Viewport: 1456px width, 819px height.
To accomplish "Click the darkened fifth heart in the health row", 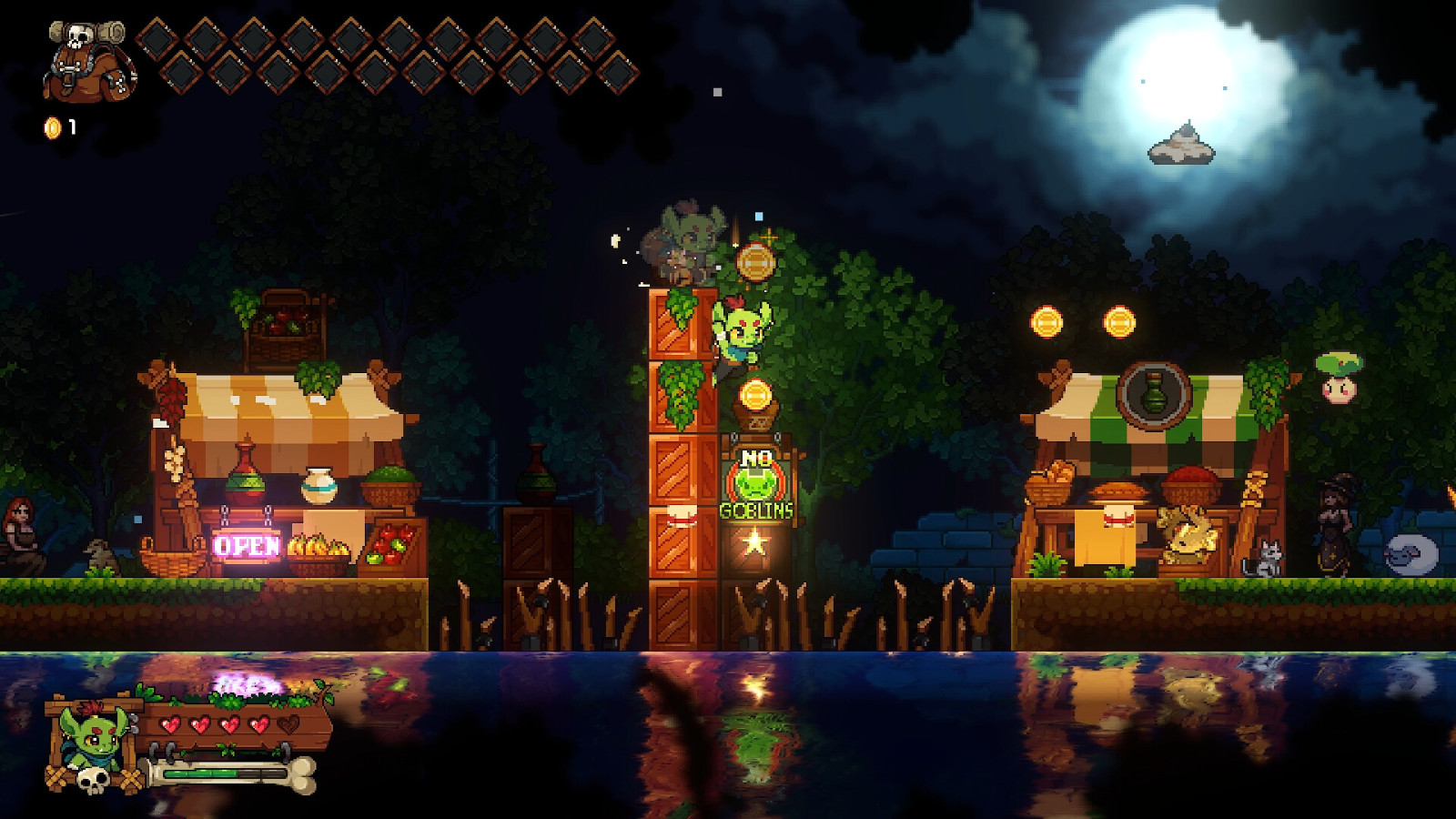I will tap(288, 724).
